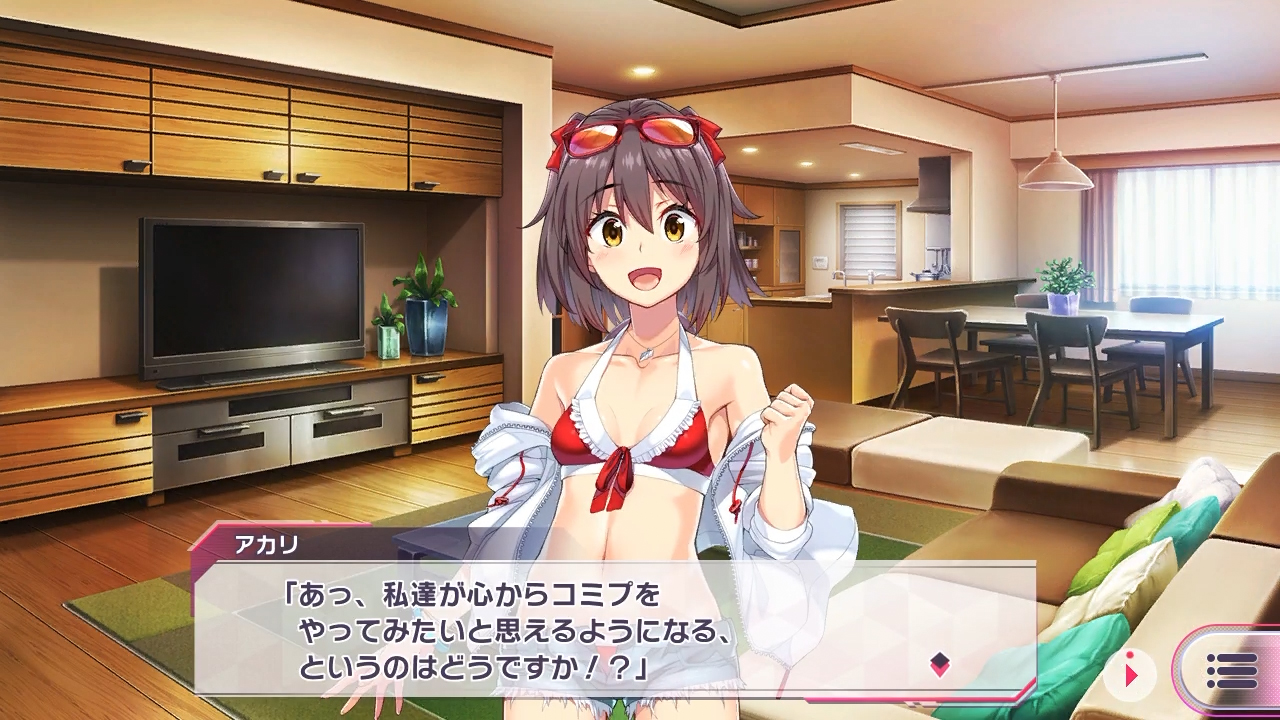This screenshot has width=1280, height=720.
Task: Activate the pink triangle auto-play button
Action: (x=1132, y=674)
